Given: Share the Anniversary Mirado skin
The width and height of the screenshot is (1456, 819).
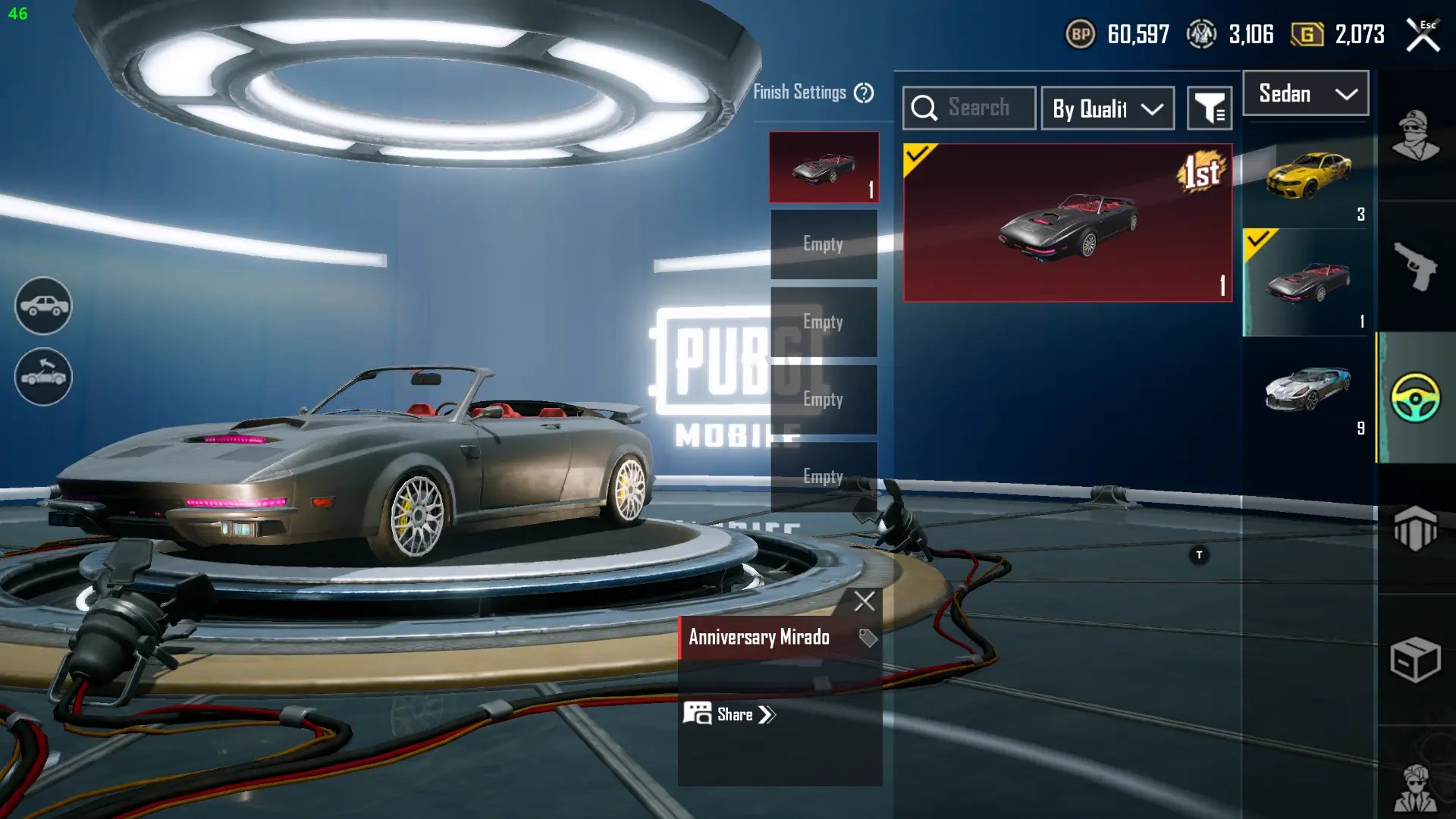Looking at the screenshot, I should [730, 714].
